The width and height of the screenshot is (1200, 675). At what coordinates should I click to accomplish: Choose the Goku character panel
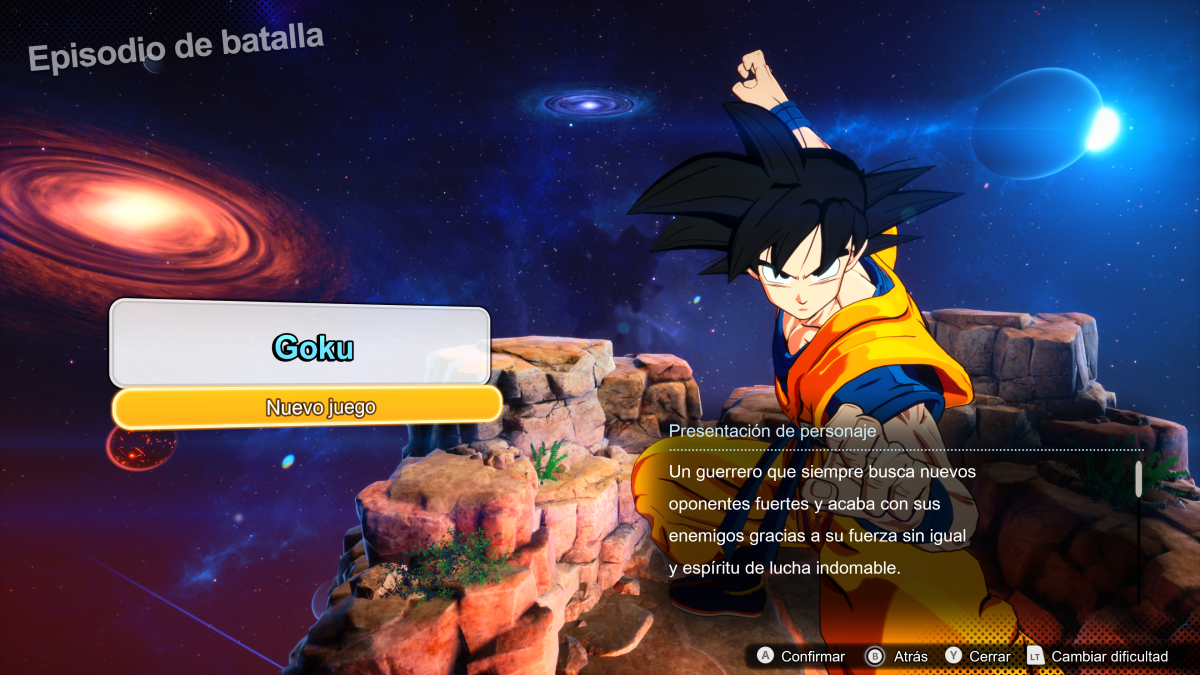click(300, 346)
